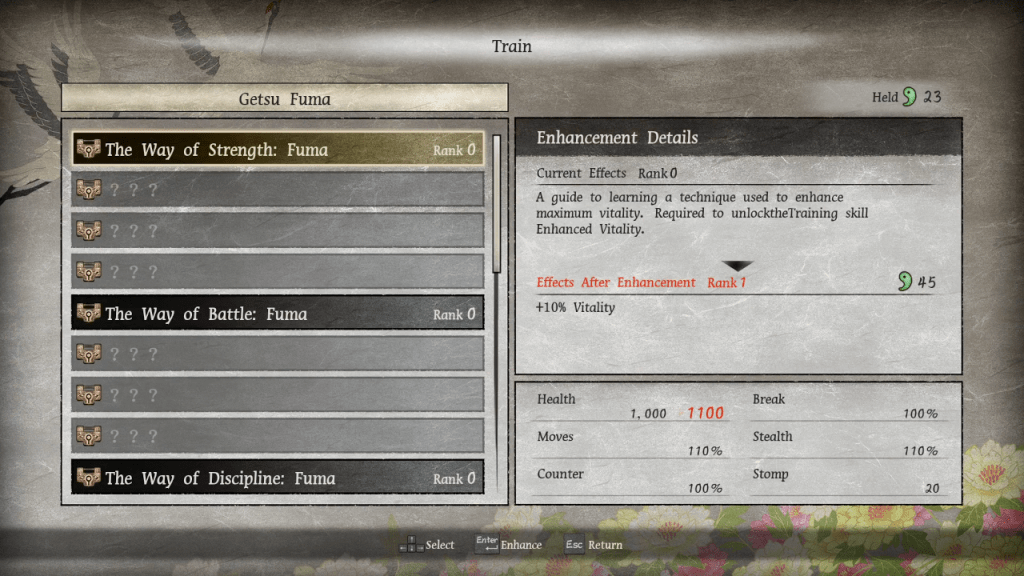This screenshot has width=1024, height=576.
Task: Open The Way of Discipline: Fuma entry
Action: [277, 478]
